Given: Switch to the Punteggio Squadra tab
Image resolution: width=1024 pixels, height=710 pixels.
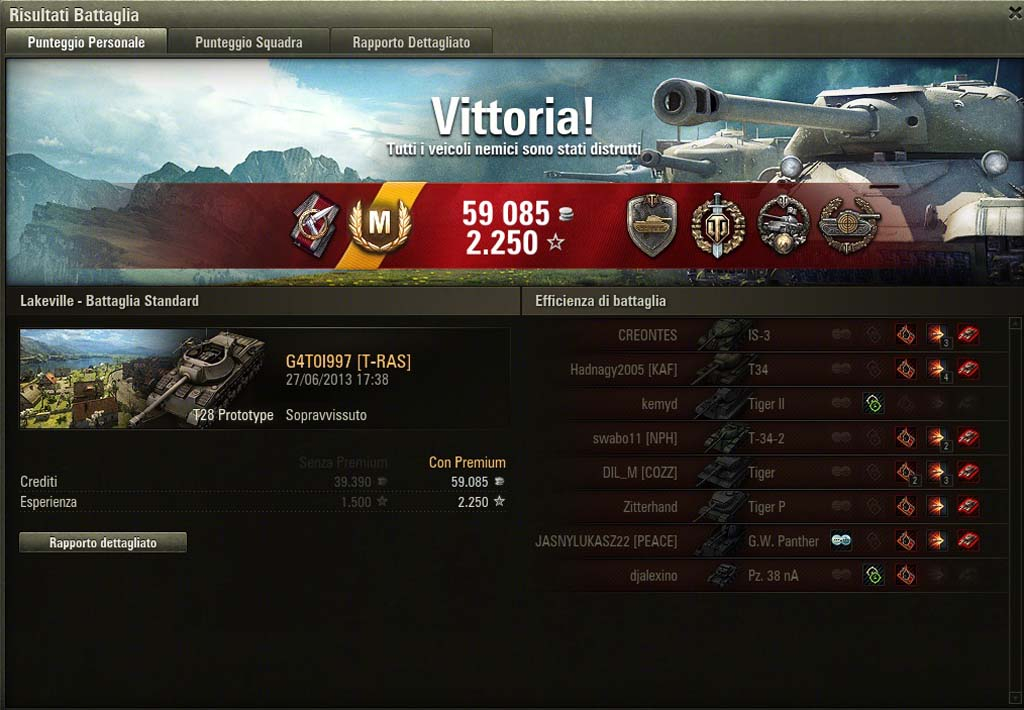Looking at the screenshot, I should [248, 42].
